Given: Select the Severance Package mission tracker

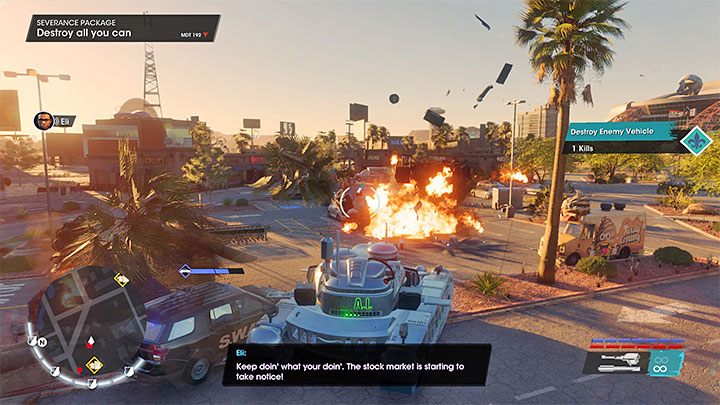Looking at the screenshot, I should click(122, 27).
